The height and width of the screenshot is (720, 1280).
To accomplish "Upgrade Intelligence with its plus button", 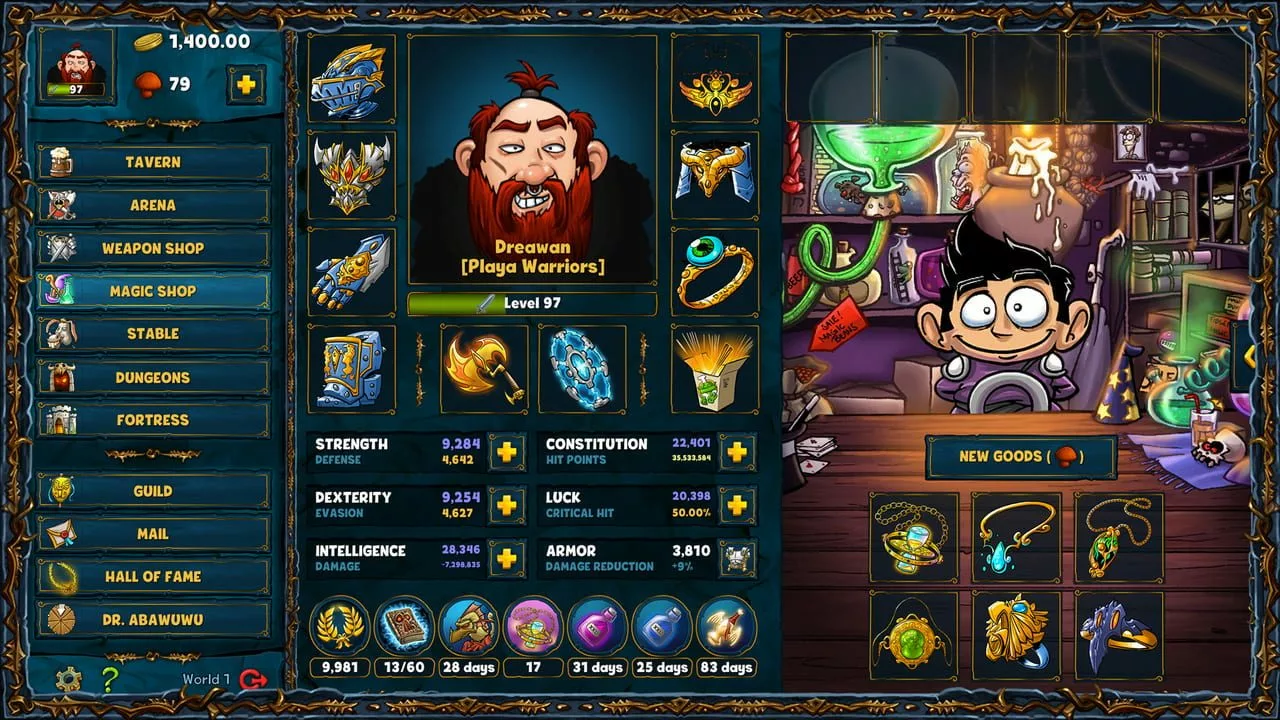I will pyautogui.click(x=507, y=558).
